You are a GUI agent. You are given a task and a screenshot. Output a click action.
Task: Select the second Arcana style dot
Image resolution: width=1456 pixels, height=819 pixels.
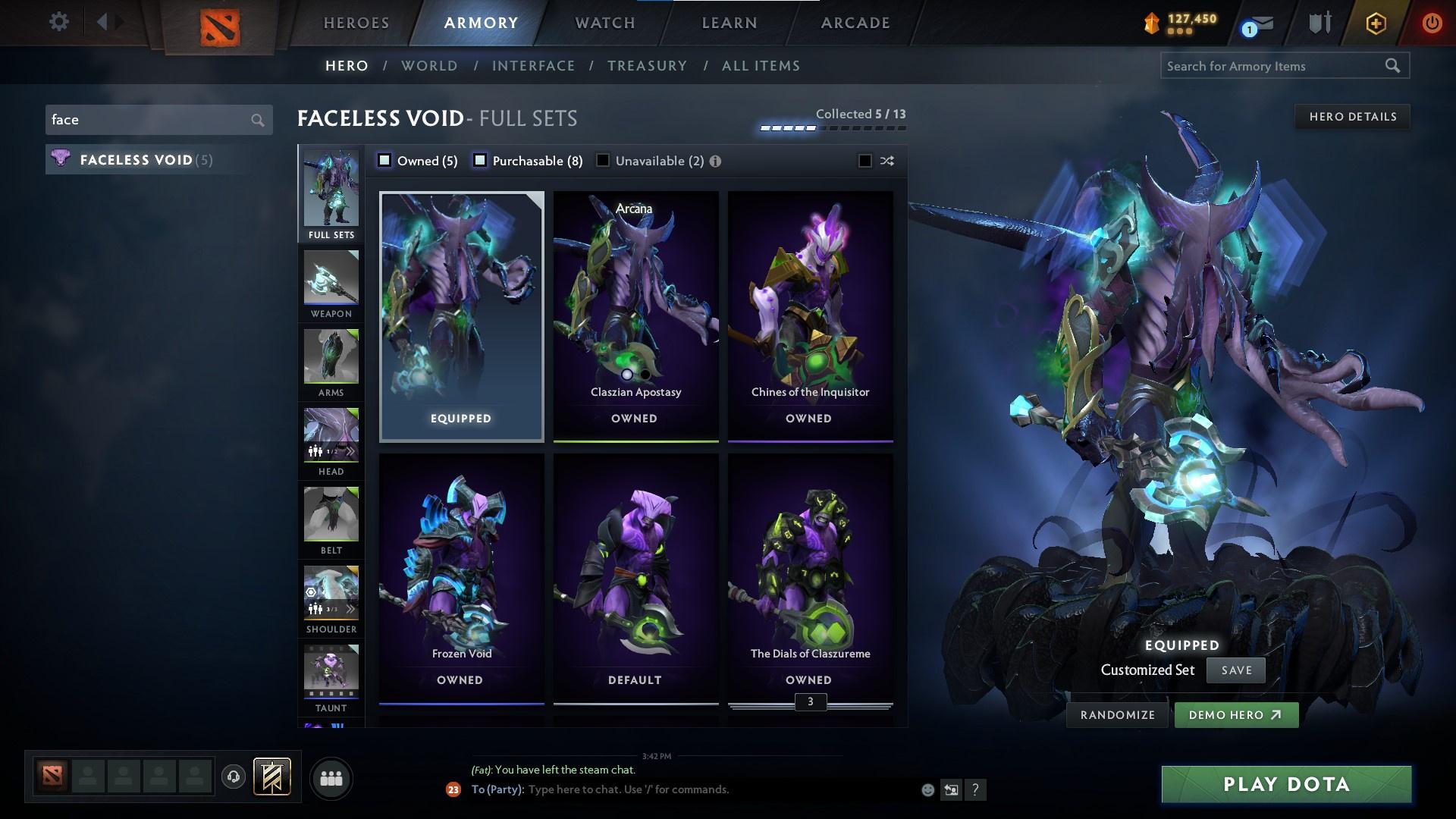[645, 375]
